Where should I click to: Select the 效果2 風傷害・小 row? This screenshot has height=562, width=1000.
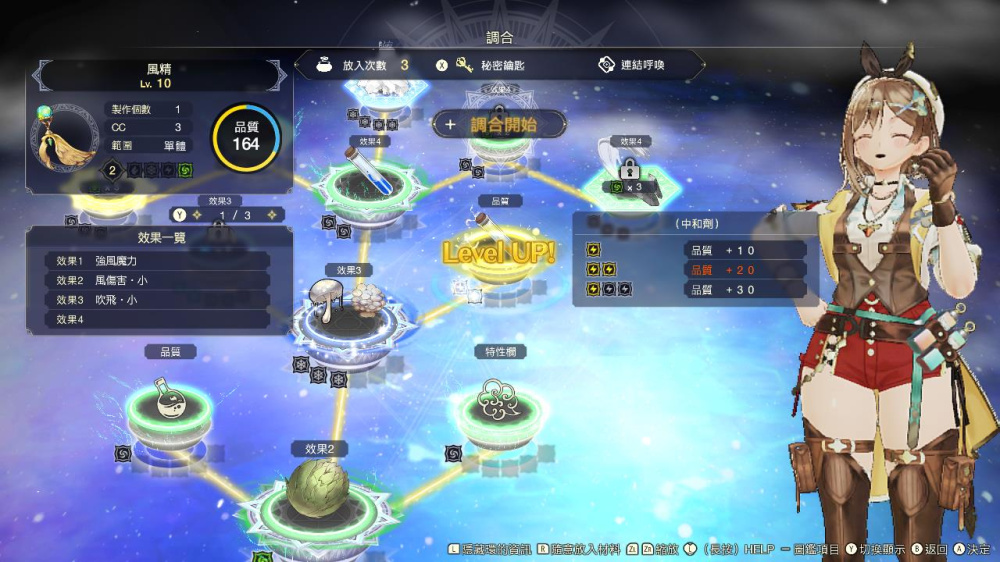click(157, 280)
